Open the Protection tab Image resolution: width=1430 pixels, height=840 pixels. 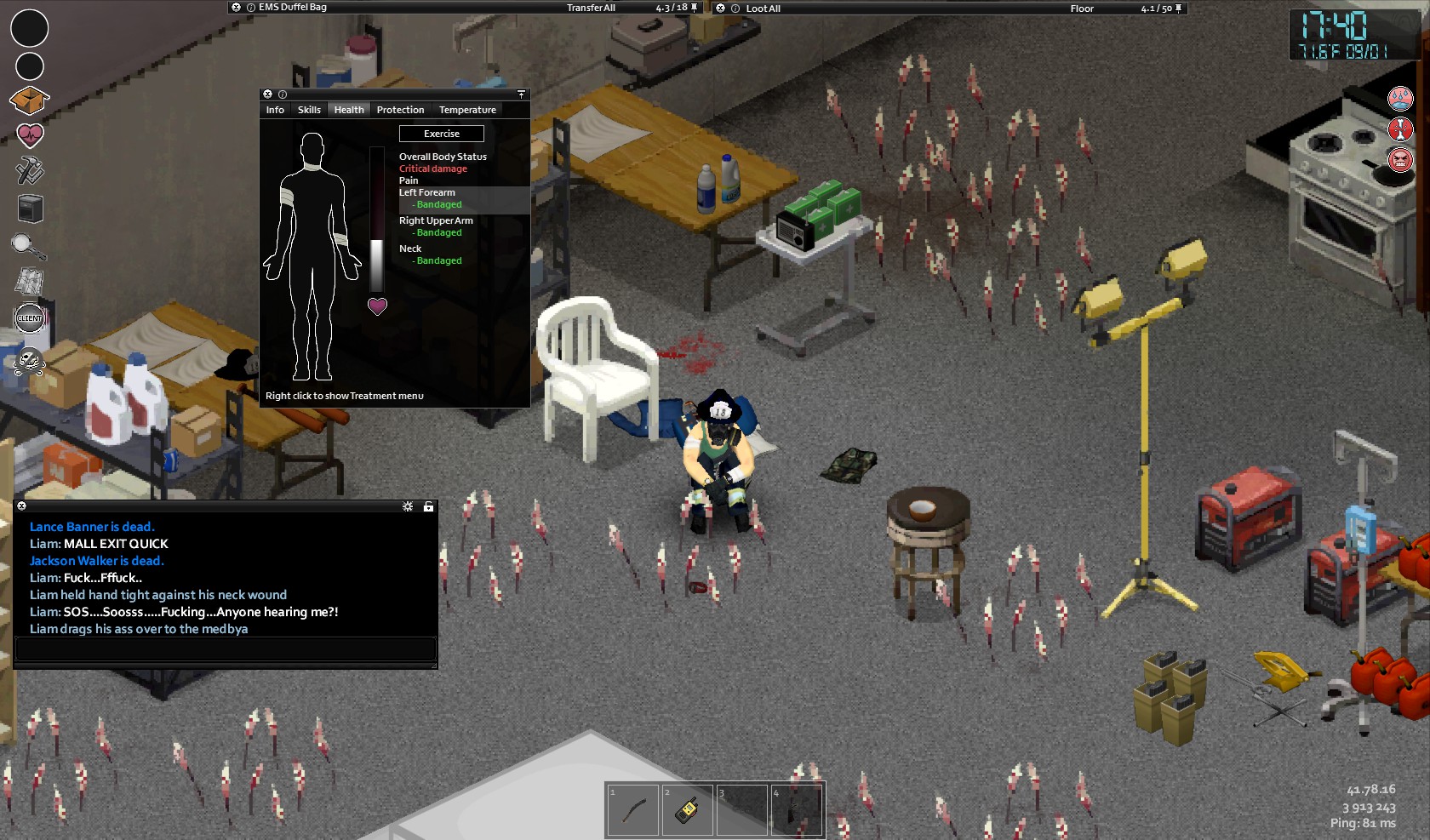pyautogui.click(x=400, y=110)
